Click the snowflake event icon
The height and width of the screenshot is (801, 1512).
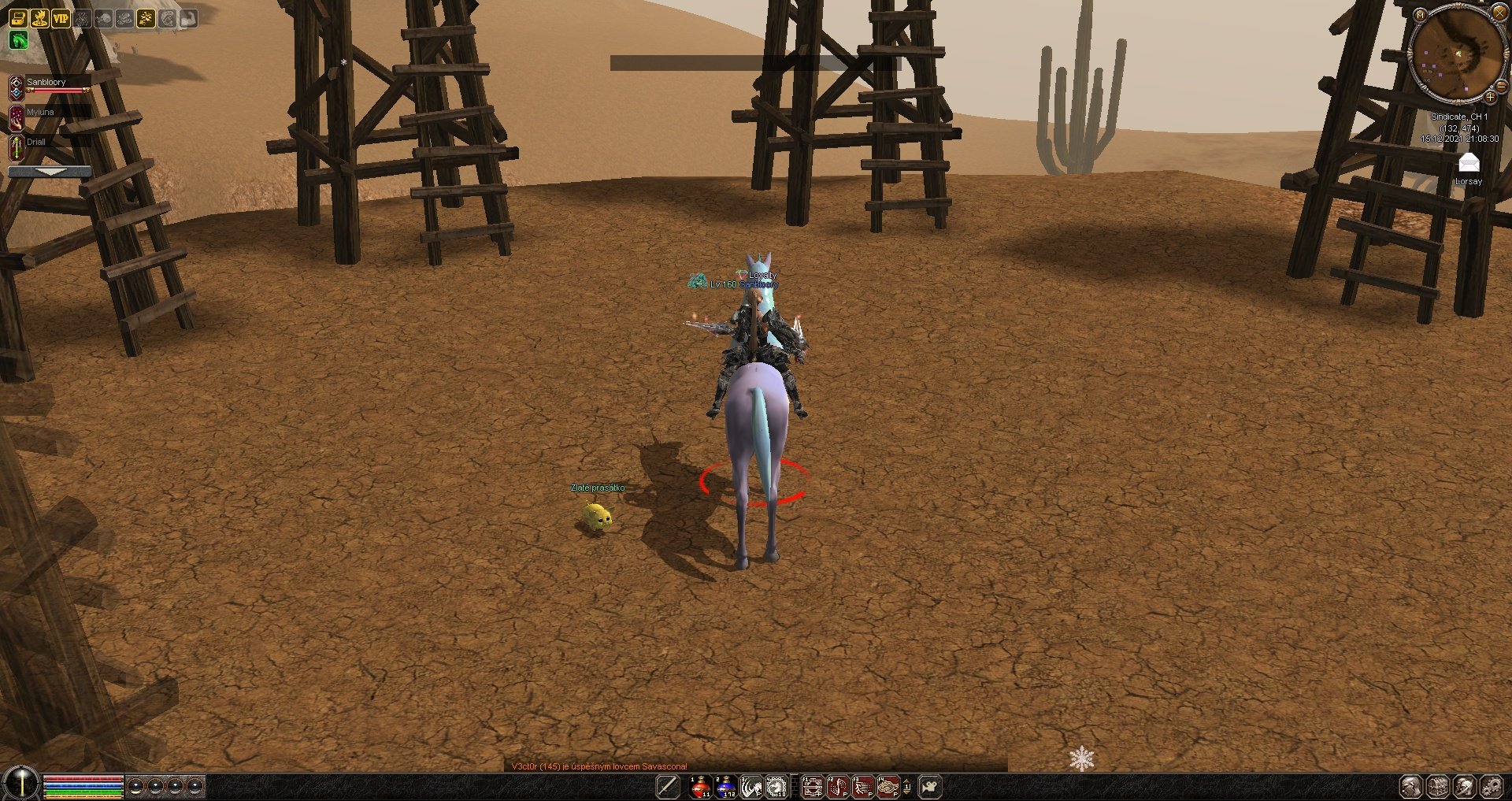coord(1081,758)
